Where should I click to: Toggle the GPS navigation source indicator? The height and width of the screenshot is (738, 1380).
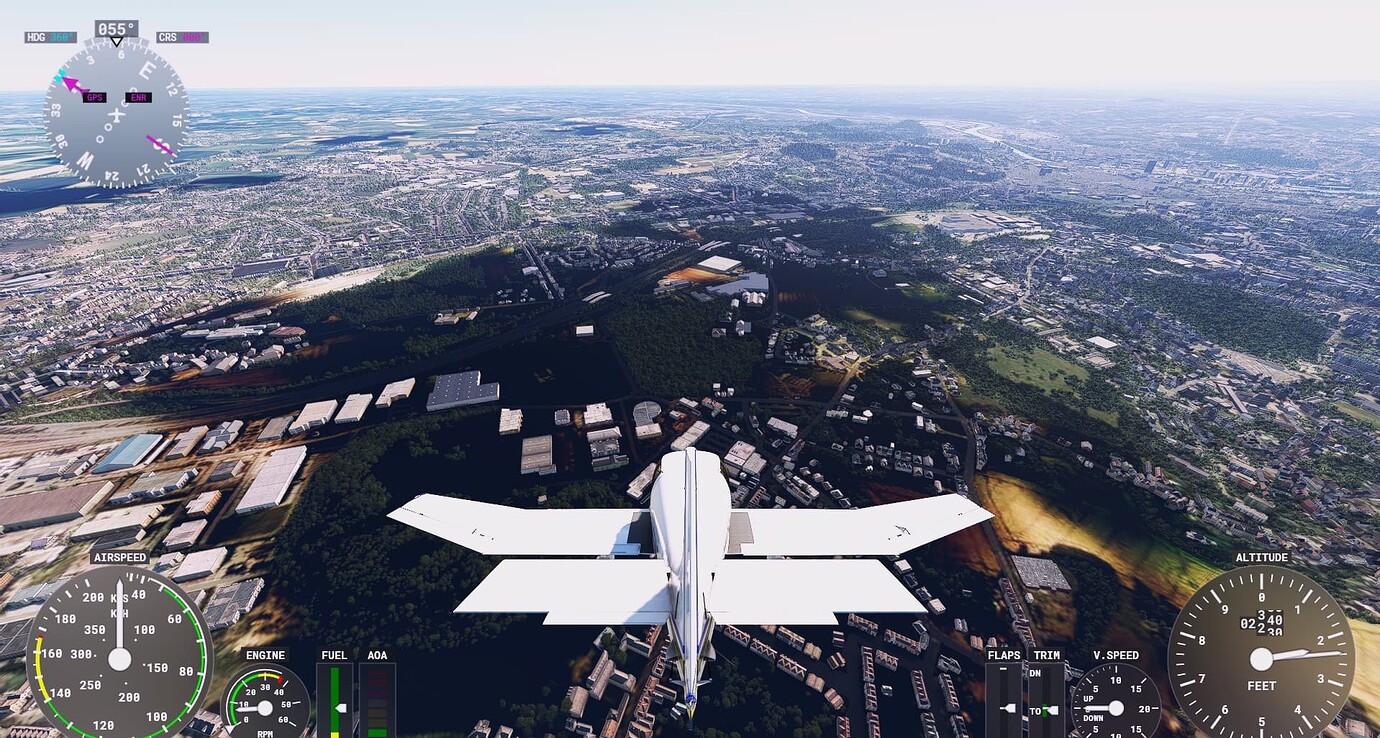click(95, 97)
